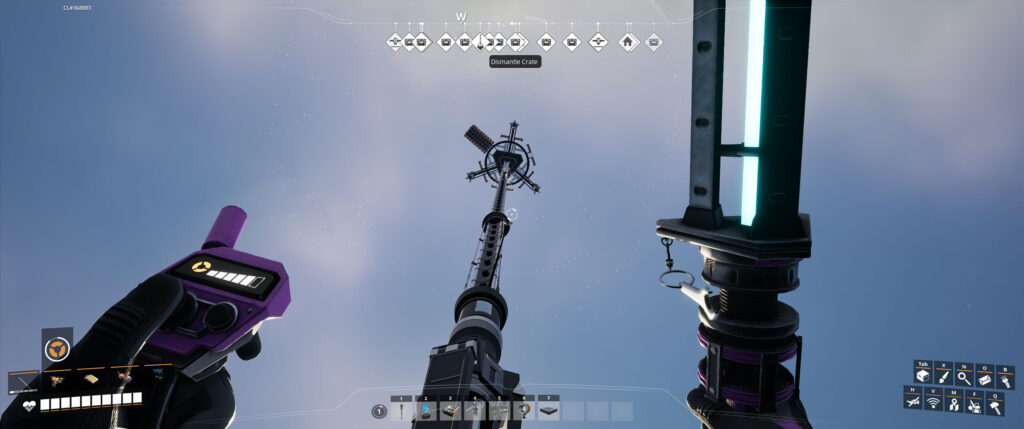Viewport: 1024px width, 429px height.
Task: Click the round hotbar page number indicator
Action: [x=379, y=411]
